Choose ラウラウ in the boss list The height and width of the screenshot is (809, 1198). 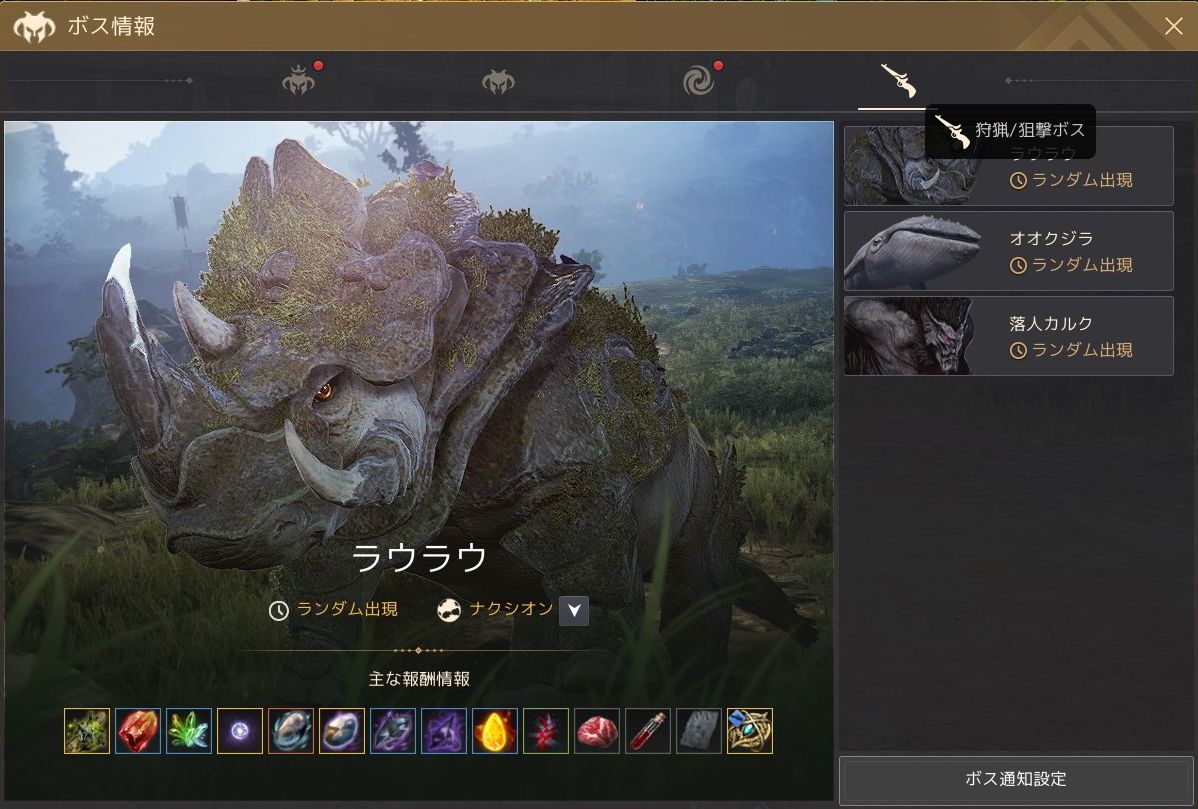[x=1008, y=166]
